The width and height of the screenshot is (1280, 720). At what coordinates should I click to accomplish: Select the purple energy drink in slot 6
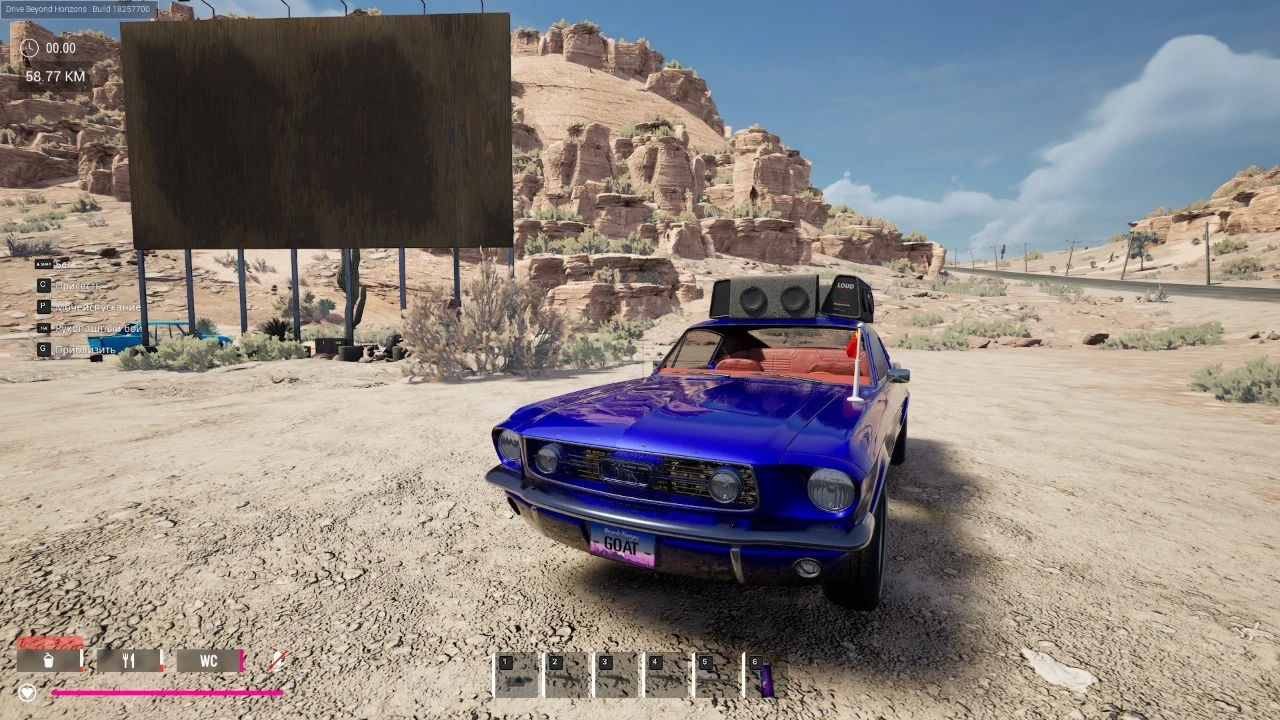click(x=766, y=675)
